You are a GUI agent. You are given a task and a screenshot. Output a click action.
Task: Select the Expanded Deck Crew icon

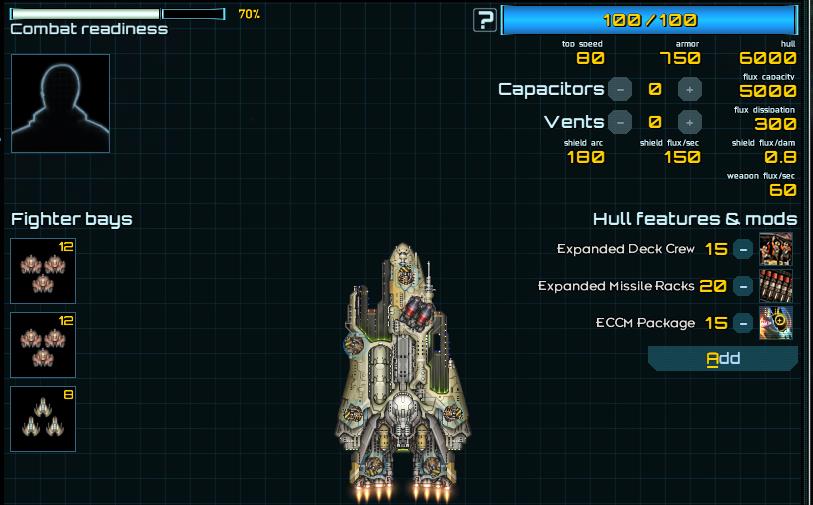point(776,249)
